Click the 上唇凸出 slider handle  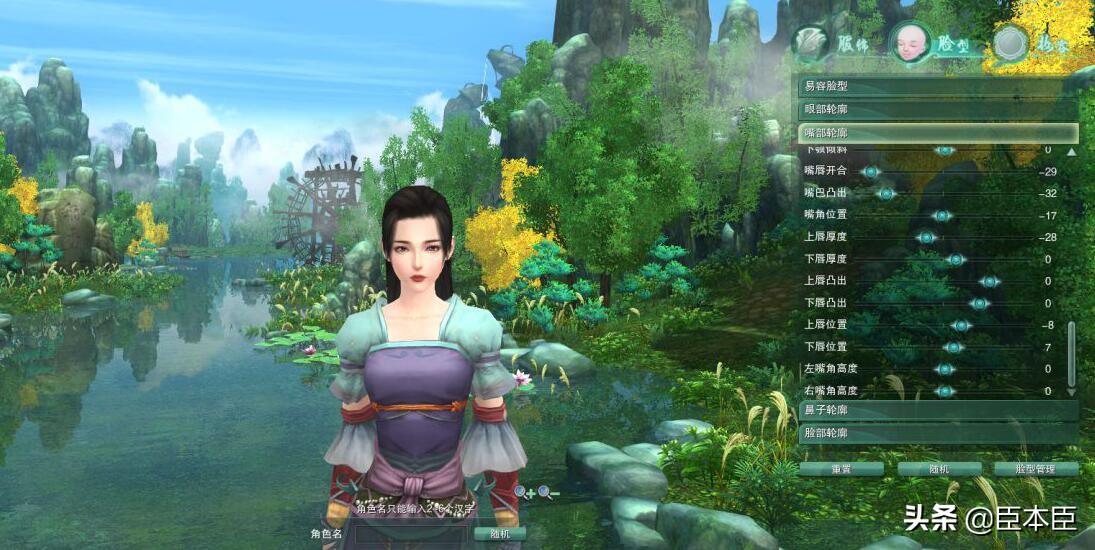[990, 281]
